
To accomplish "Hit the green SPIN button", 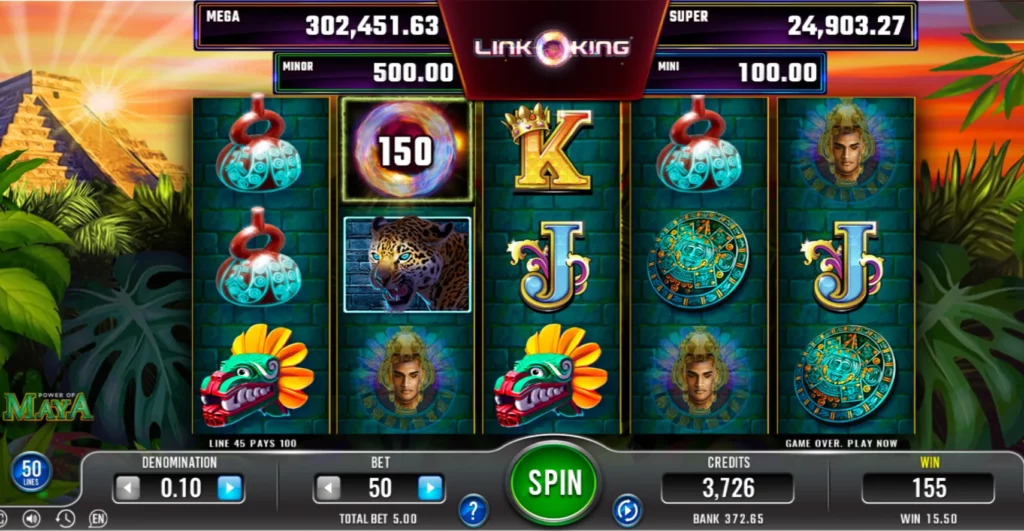I will (x=555, y=483).
